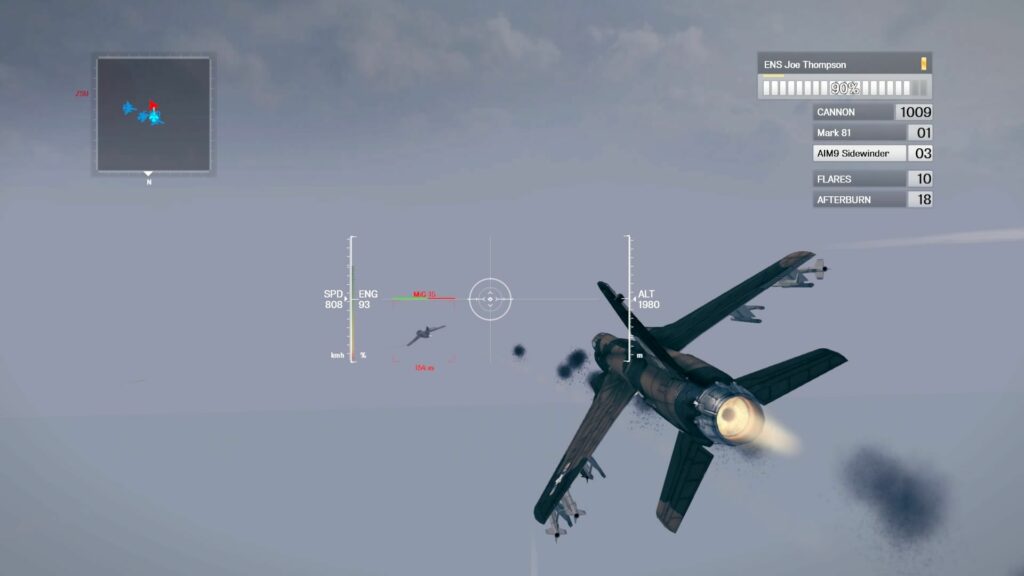Switch to the AIM9 Sidewinder missile
This screenshot has width=1024, height=576.
point(872,154)
